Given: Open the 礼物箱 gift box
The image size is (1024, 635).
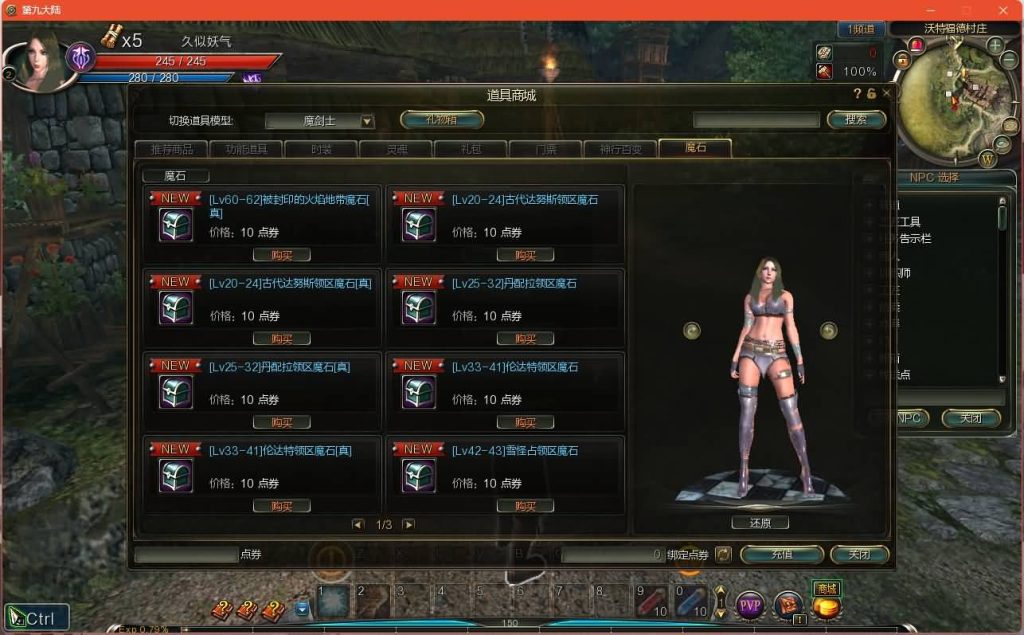Looking at the screenshot, I should click(441, 119).
